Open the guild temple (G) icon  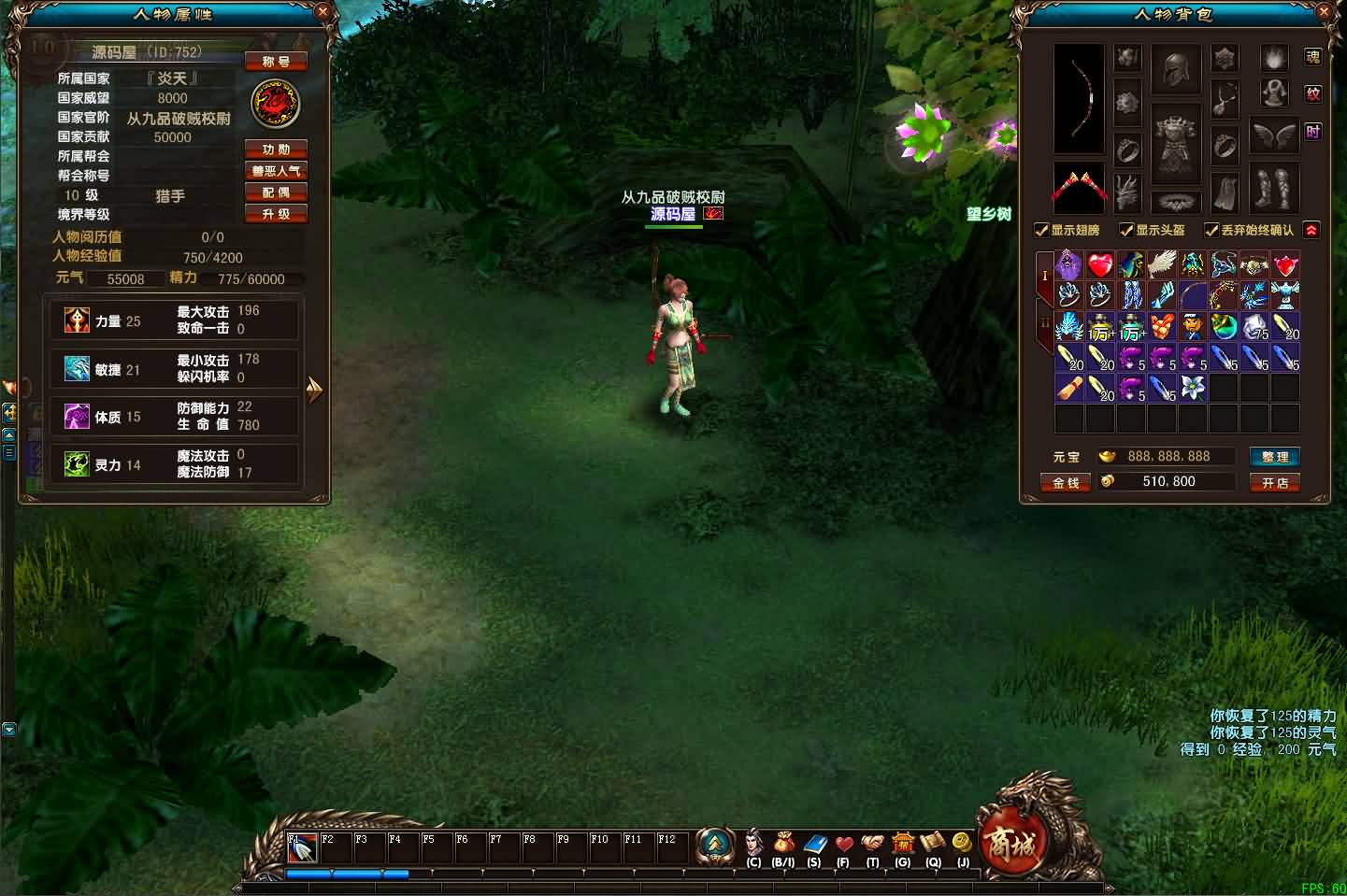click(902, 842)
